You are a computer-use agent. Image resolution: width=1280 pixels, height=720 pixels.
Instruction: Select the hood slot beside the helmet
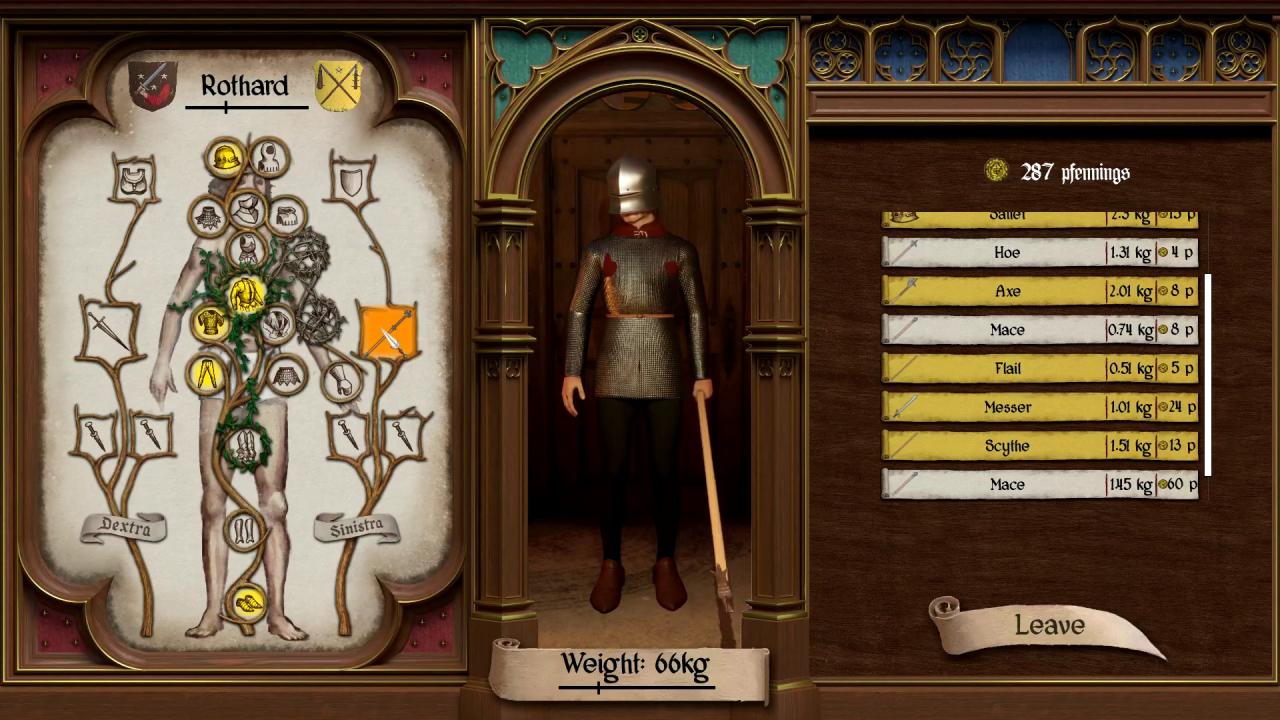tap(267, 157)
